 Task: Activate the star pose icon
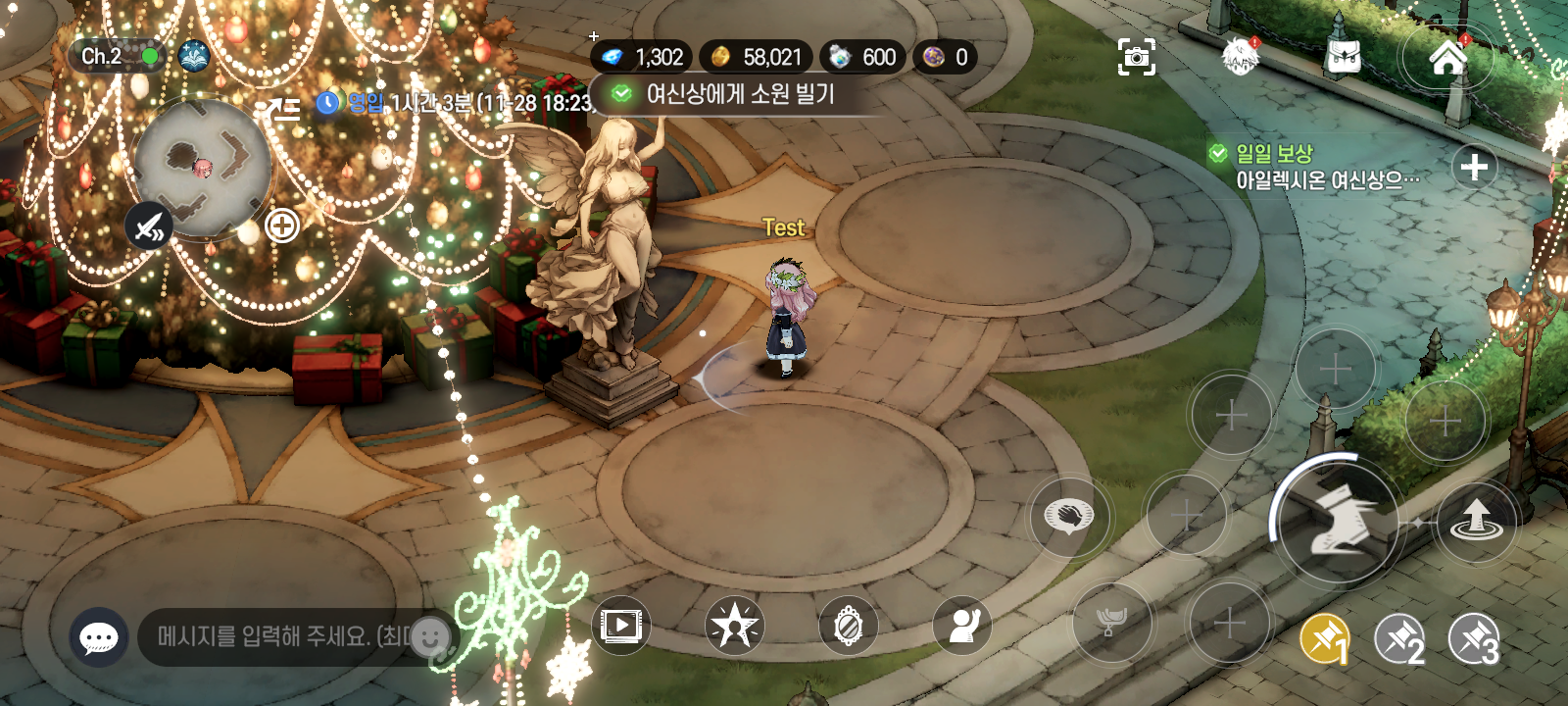tap(734, 626)
